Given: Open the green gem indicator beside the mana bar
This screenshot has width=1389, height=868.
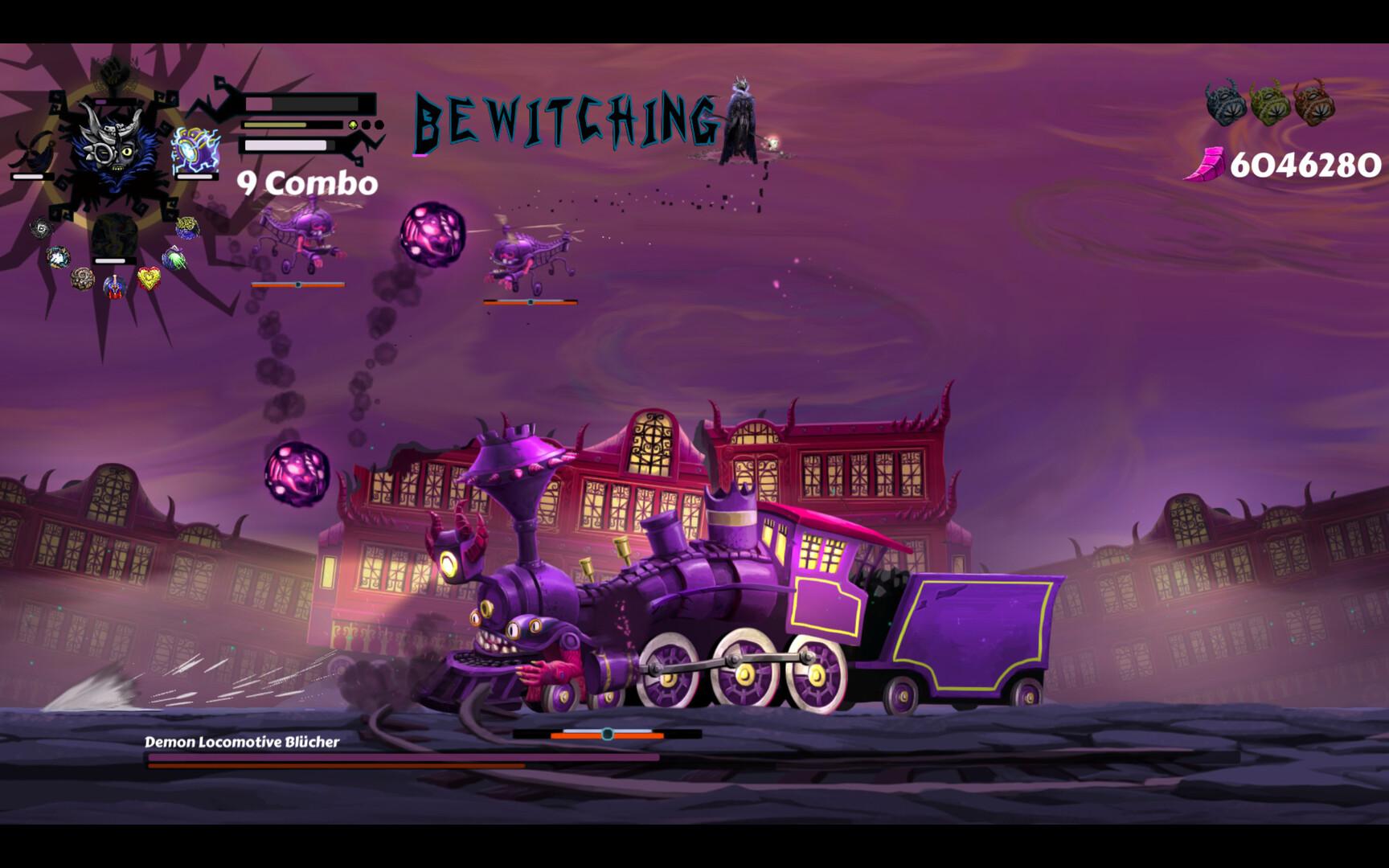Looking at the screenshot, I should [x=352, y=125].
